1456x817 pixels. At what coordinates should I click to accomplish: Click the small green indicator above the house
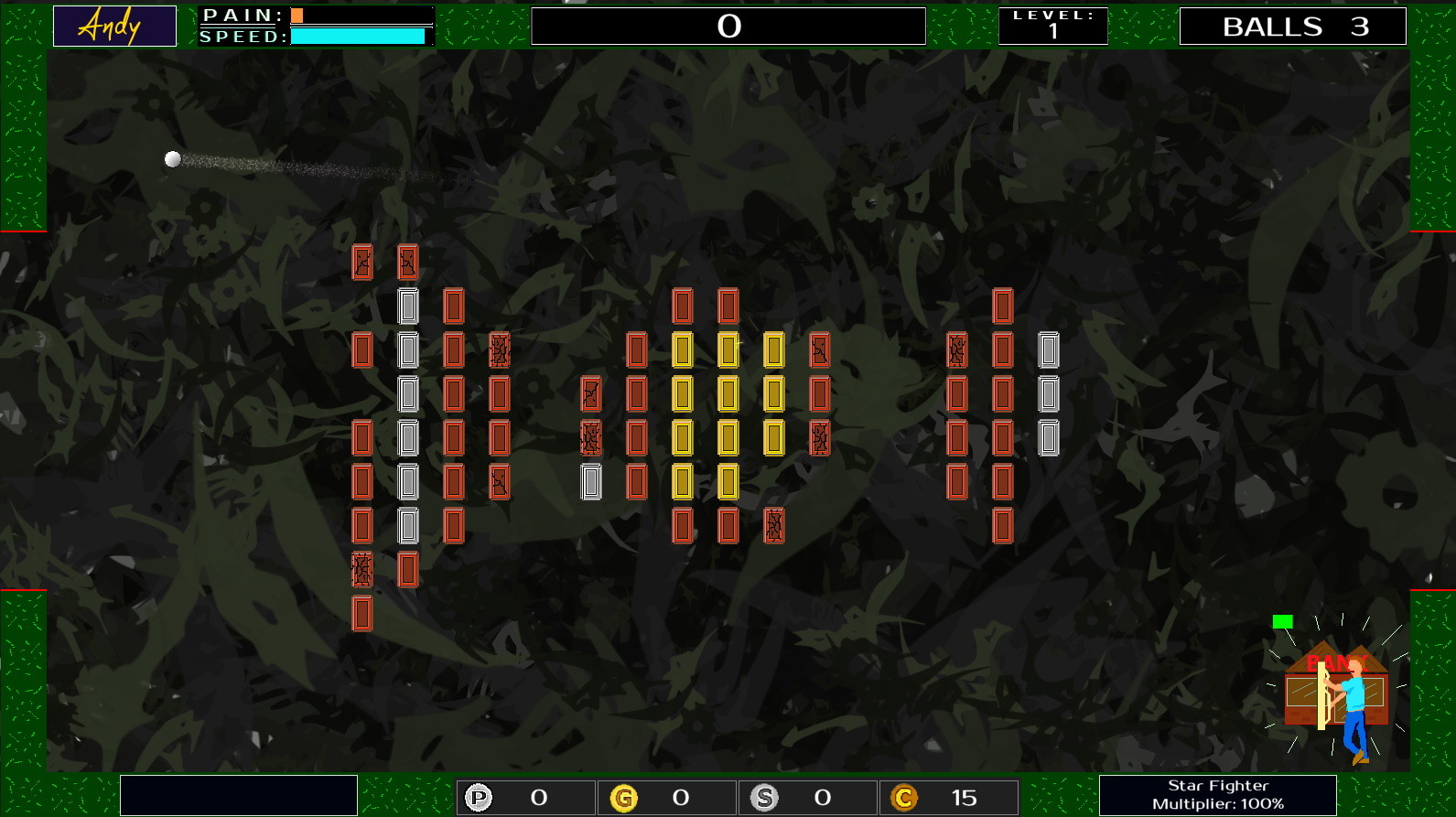[1285, 619]
